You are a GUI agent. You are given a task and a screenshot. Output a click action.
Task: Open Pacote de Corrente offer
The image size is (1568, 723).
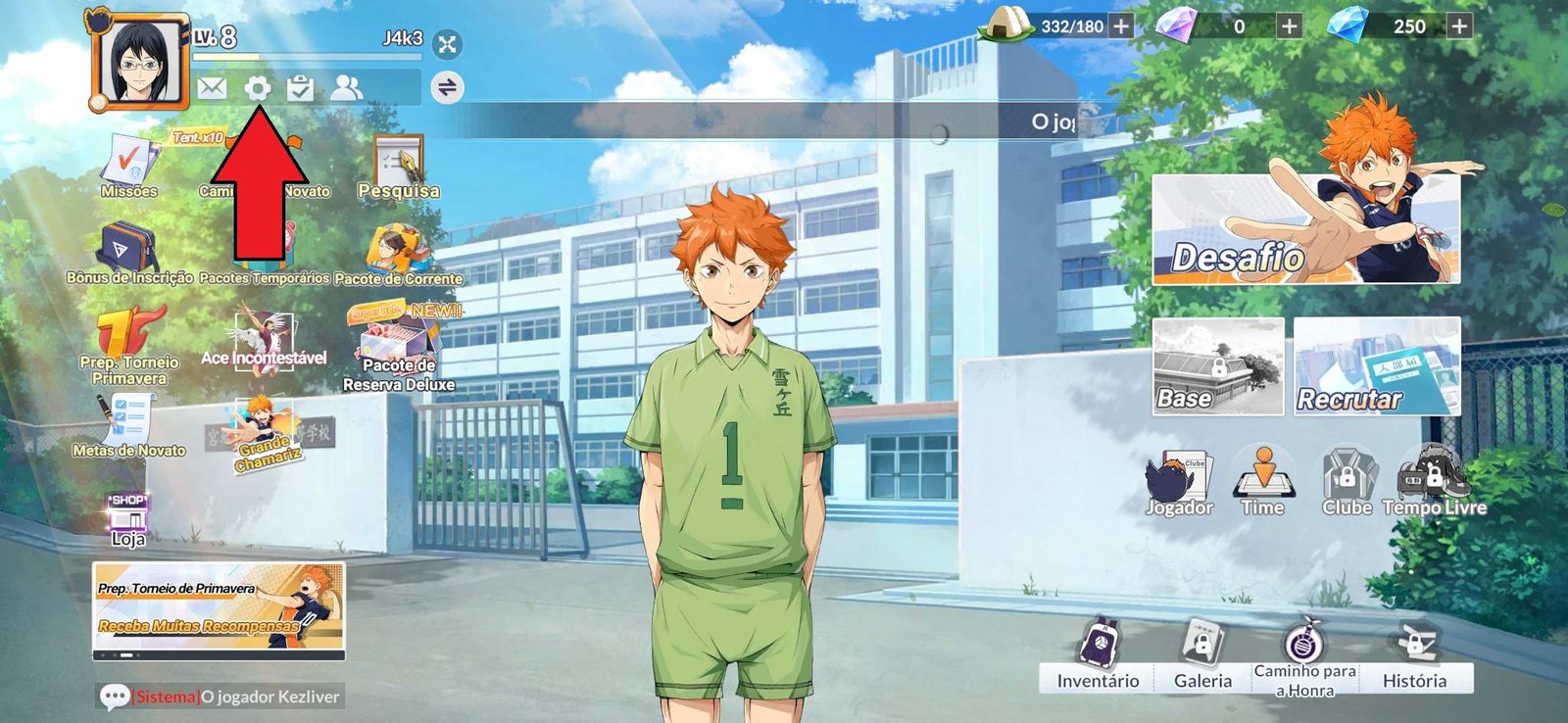click(x=398, y=255)
